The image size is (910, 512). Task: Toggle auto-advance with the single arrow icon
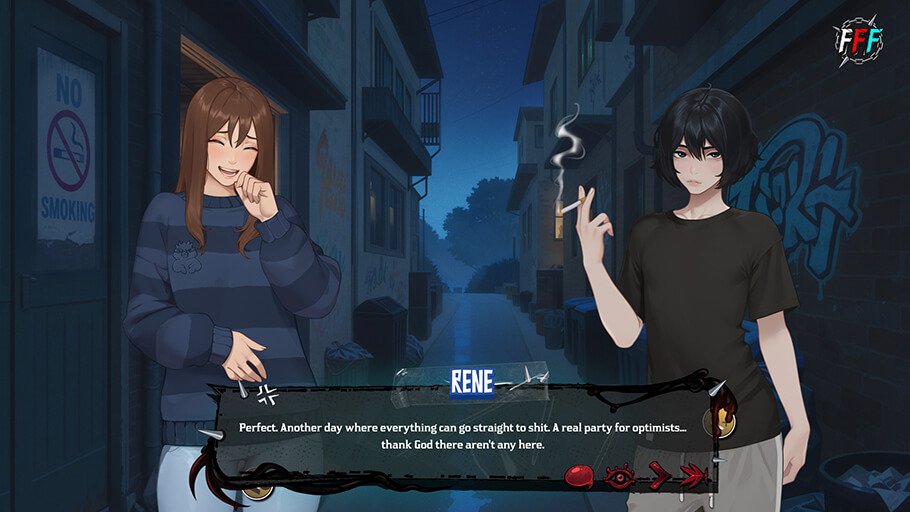pos(658,476)
